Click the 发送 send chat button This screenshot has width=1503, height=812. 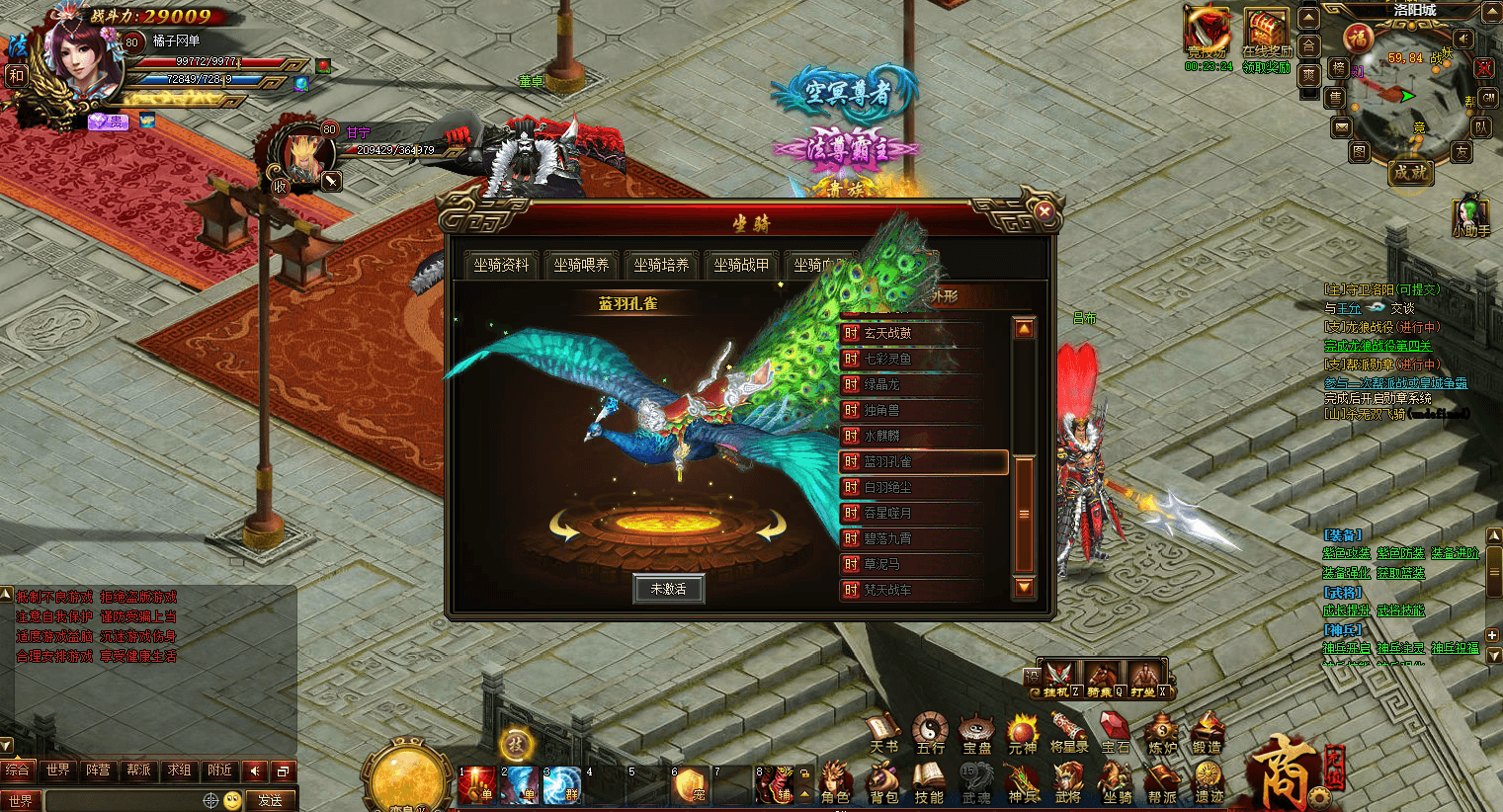tap(270, 800)
